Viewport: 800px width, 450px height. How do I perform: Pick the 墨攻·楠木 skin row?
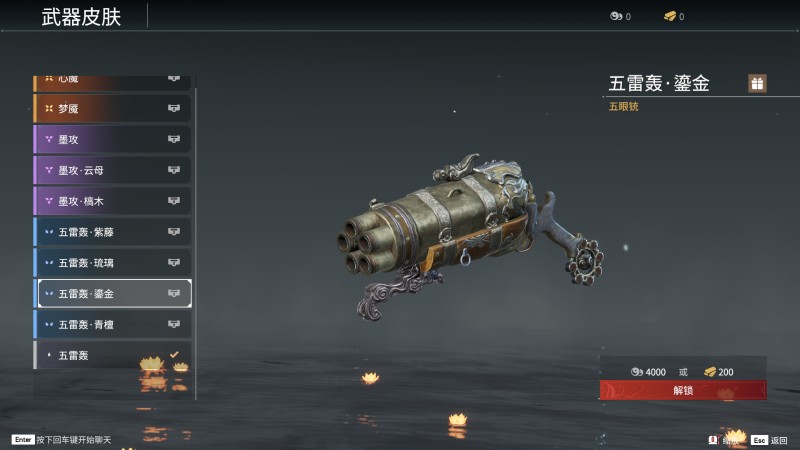[x=113, y=202]
